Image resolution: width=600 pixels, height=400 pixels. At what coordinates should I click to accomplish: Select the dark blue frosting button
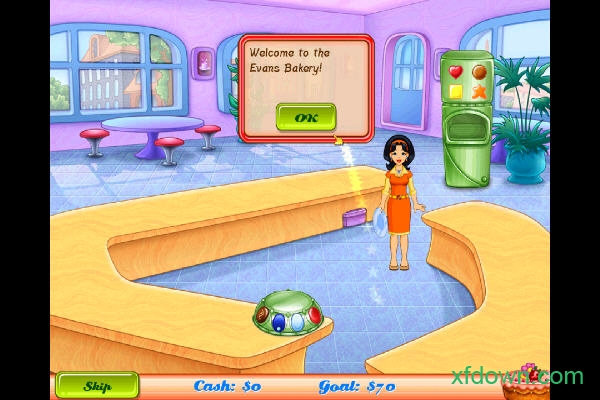(x=279, y=324)
